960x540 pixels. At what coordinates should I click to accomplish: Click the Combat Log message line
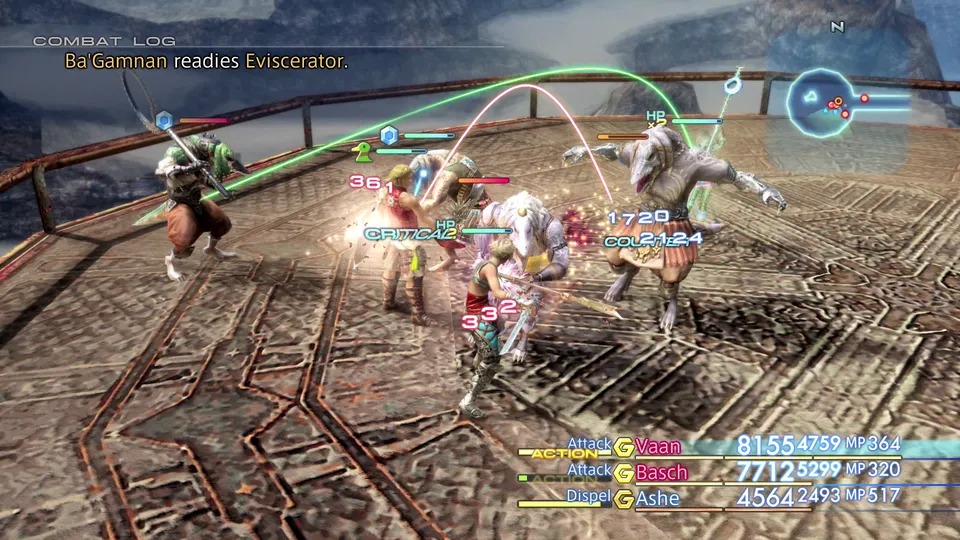coord(193,62)
